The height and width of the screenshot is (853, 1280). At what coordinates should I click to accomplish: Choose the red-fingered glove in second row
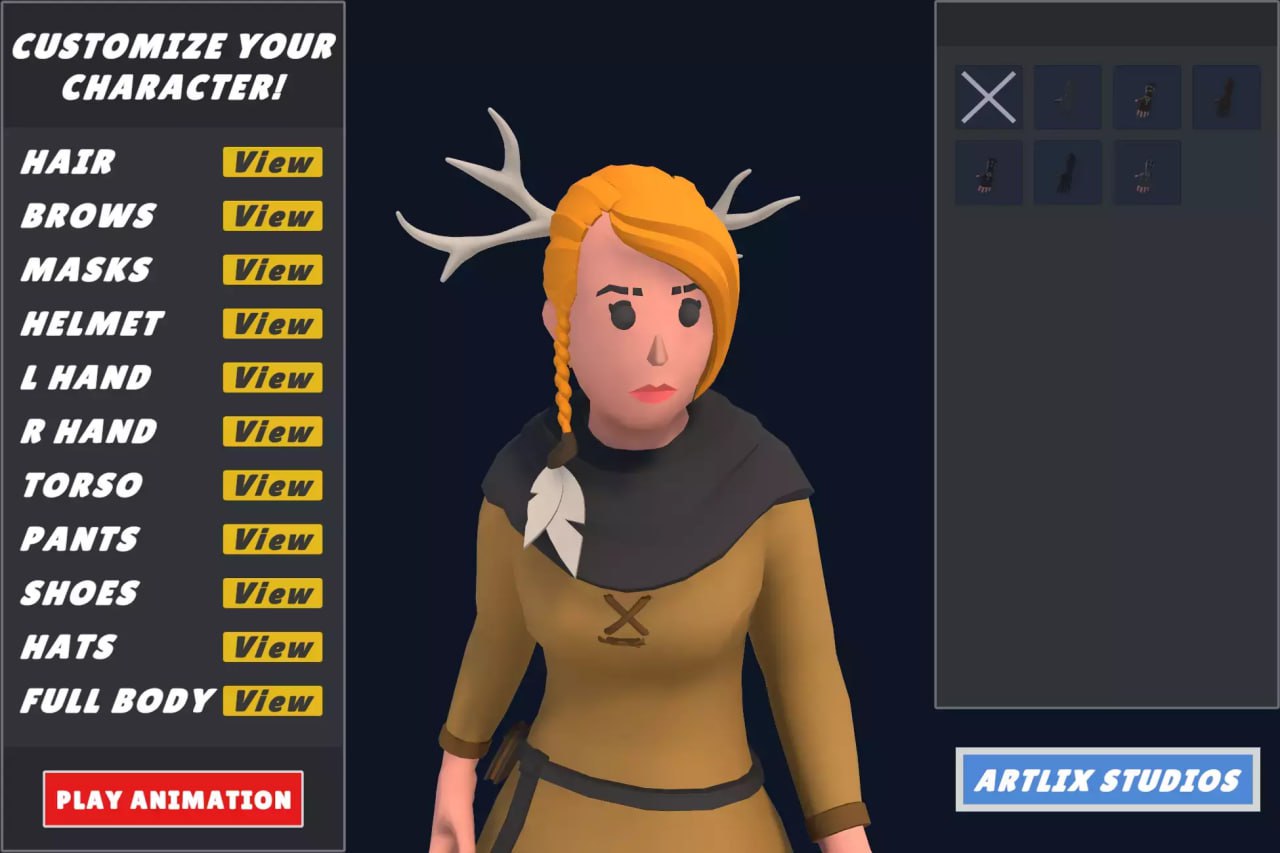pos(988,172)
